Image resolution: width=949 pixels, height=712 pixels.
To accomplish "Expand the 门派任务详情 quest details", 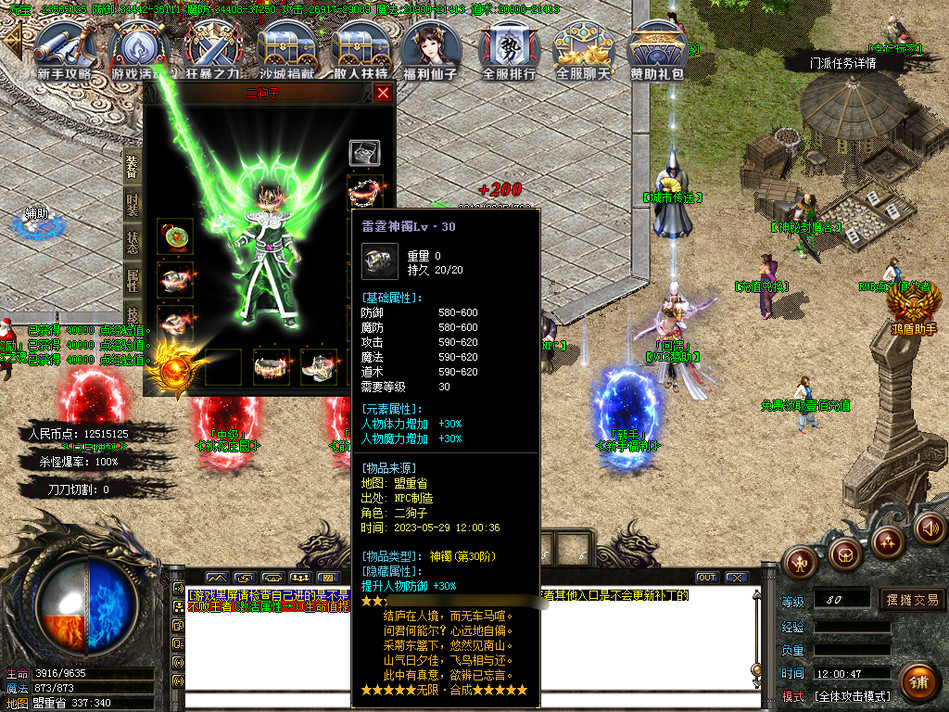I will click(843, 62).
